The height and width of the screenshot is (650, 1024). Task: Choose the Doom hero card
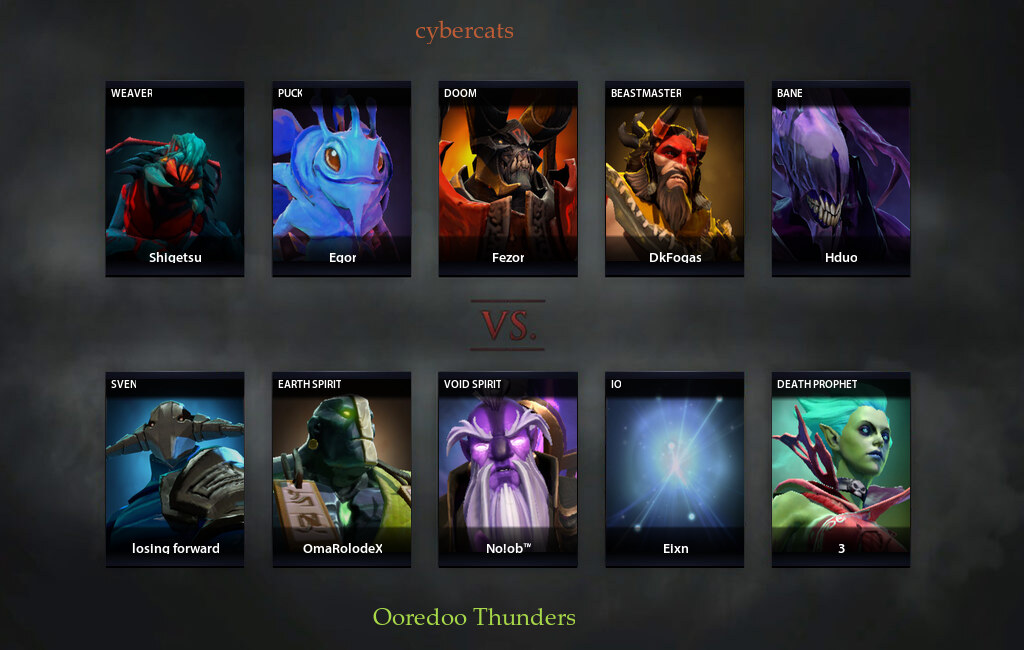508,178
